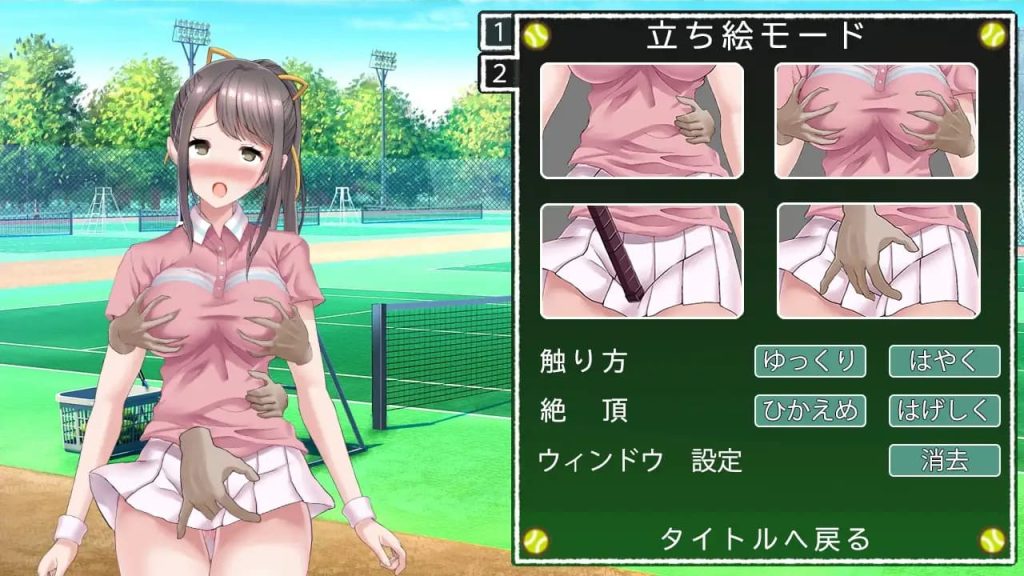This screenshot has width=1024, height=576.
Task: Return to title via タイトルへ戻る
Action: (x=765, y=539)
